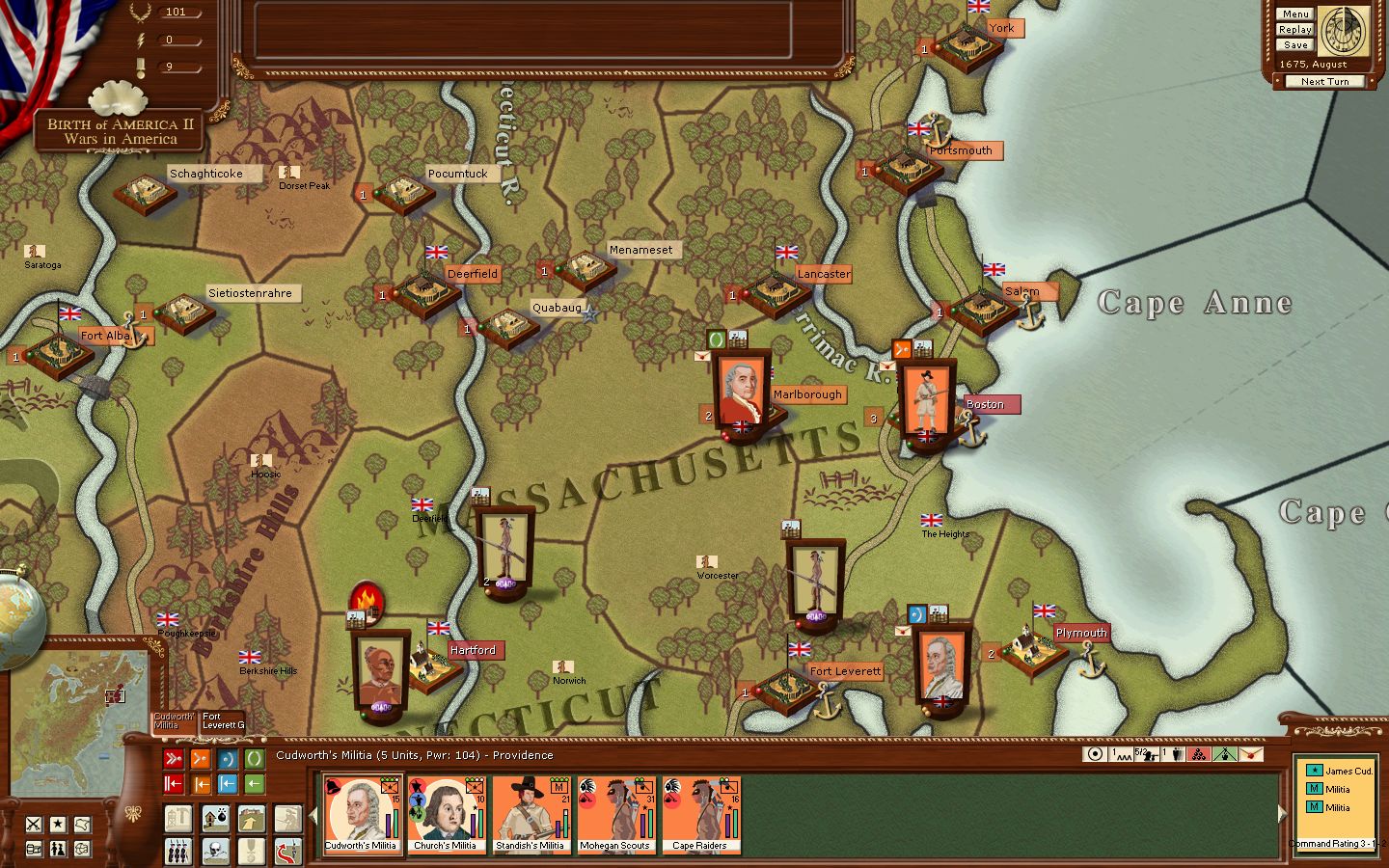
Task: Set green passive posture
Action: [254, 759]
